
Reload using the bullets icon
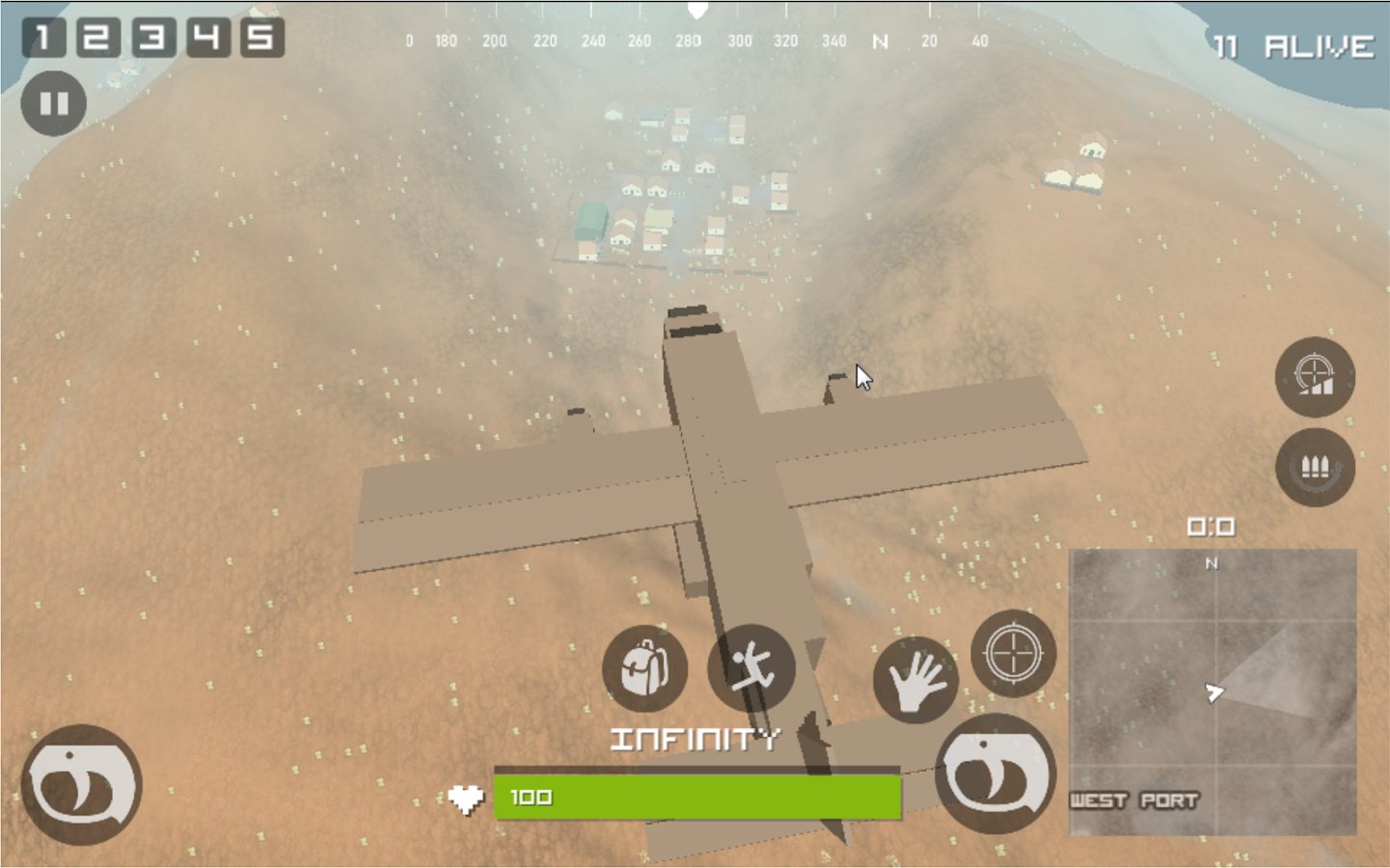pos(1315,468)
